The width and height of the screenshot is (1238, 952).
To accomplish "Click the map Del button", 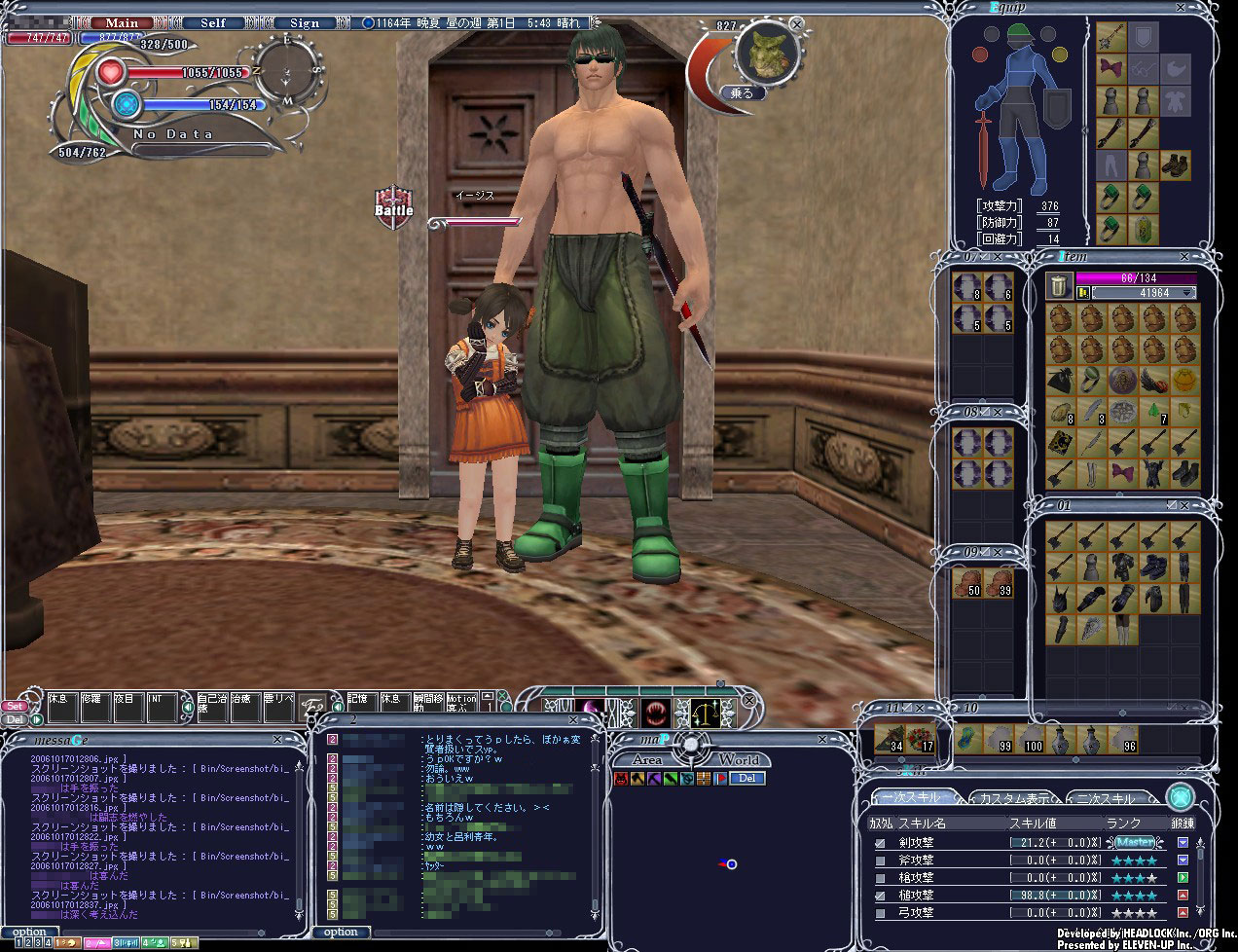I will (x=747, y=778).
